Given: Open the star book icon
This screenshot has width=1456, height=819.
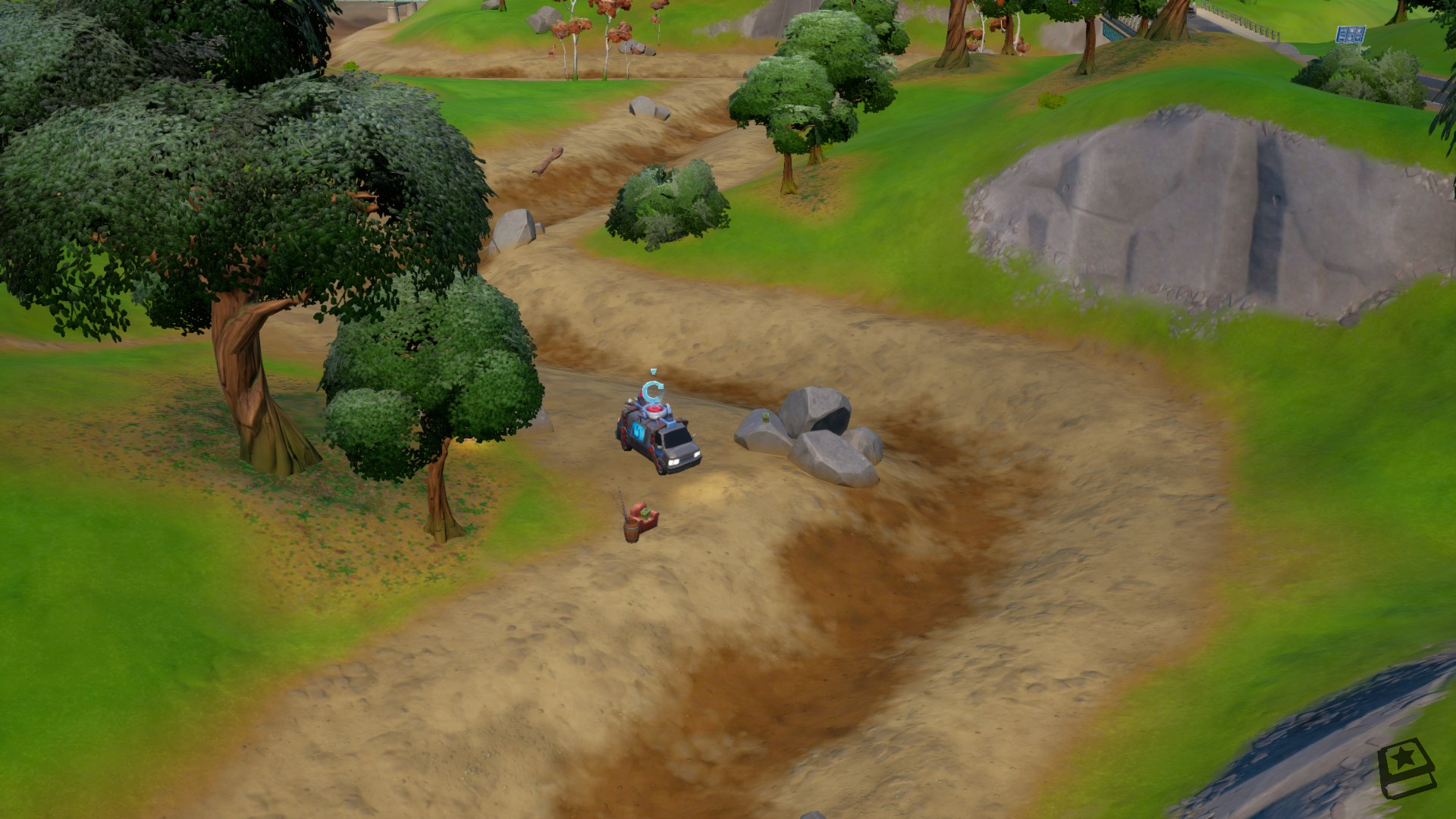Looking at the screenshot, I should coord(1406,770).
